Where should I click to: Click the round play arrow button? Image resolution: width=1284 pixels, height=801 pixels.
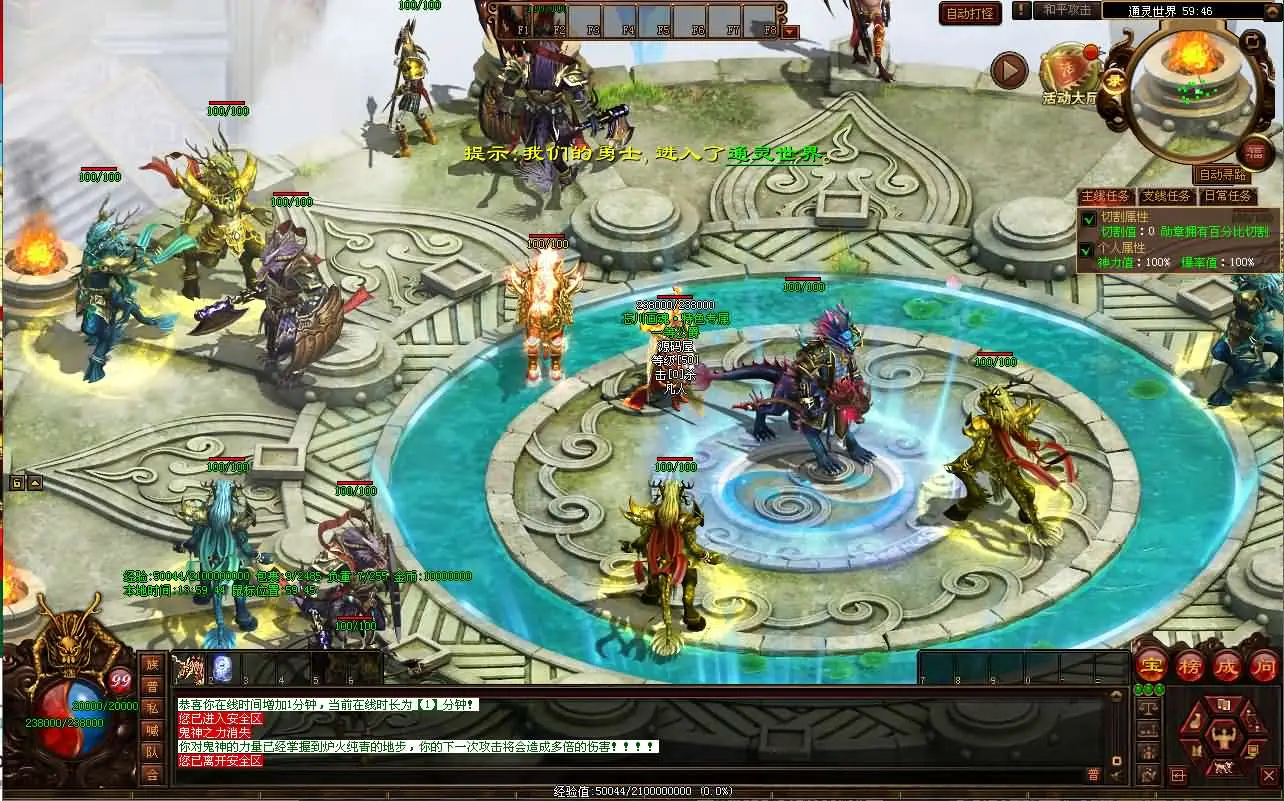click(1010, 70)
